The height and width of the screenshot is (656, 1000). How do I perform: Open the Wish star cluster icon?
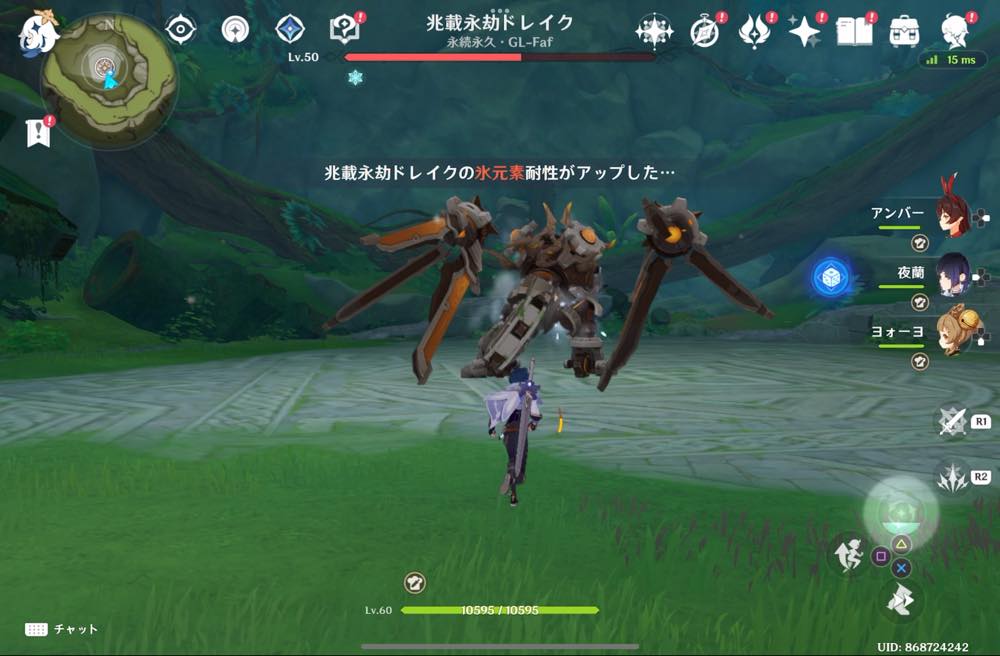click(x=654, y=32)
